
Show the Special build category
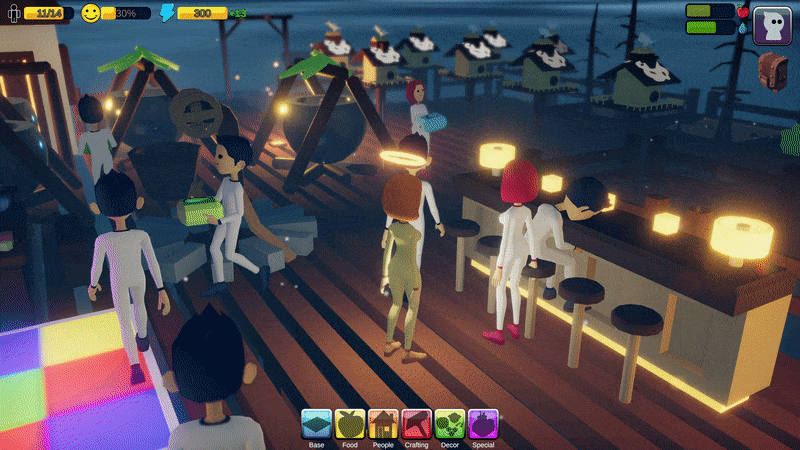[x=482, y=424]
